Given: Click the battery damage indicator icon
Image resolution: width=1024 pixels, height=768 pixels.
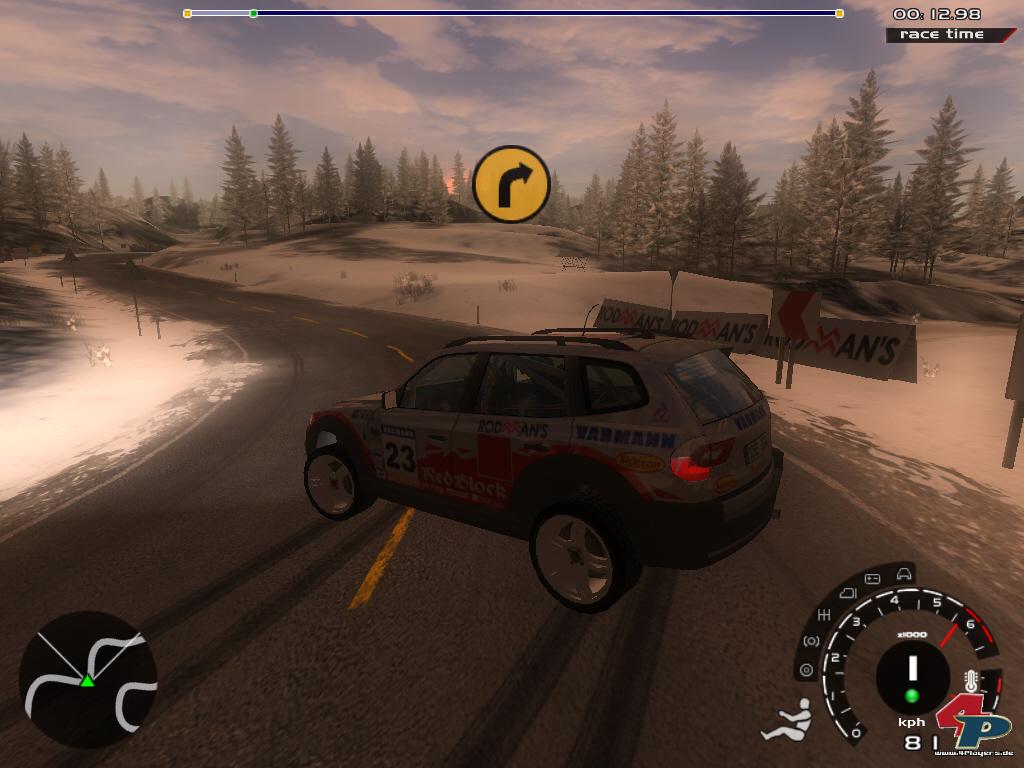Looking at the screenshot, I should tap(870, 579).
